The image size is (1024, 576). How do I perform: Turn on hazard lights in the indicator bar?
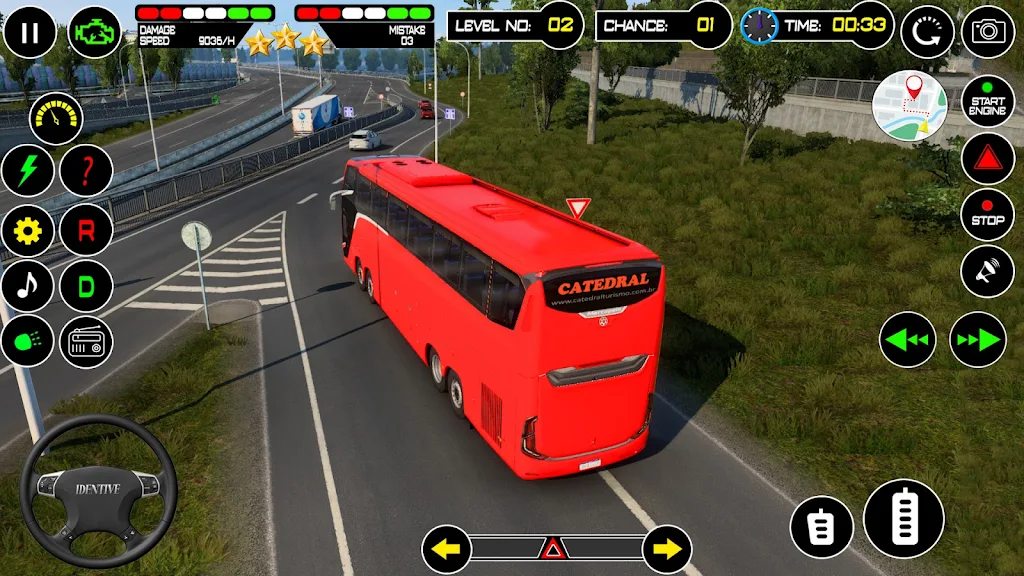click(552, 548)
